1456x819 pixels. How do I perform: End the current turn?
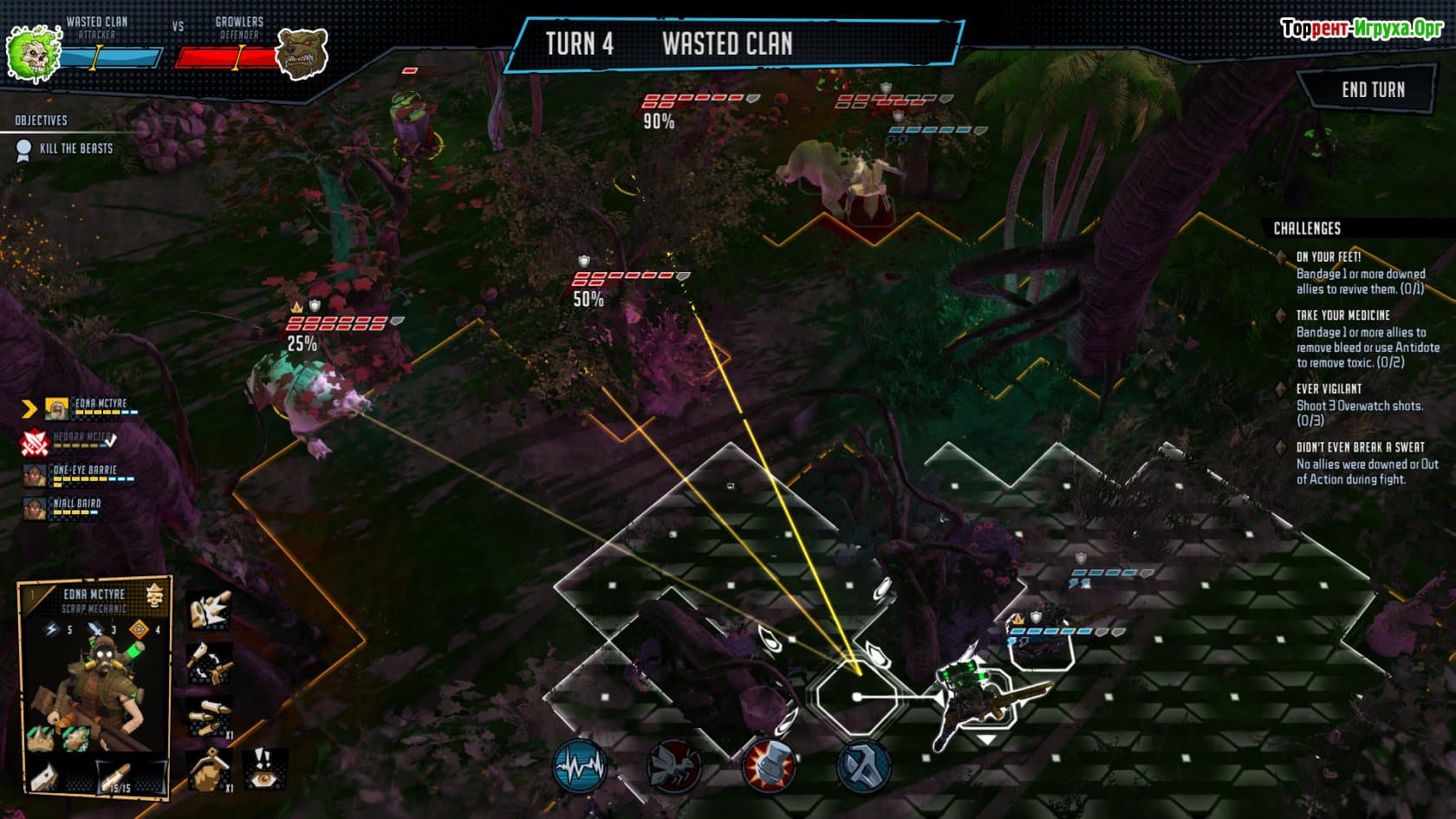coord(1372,90)
